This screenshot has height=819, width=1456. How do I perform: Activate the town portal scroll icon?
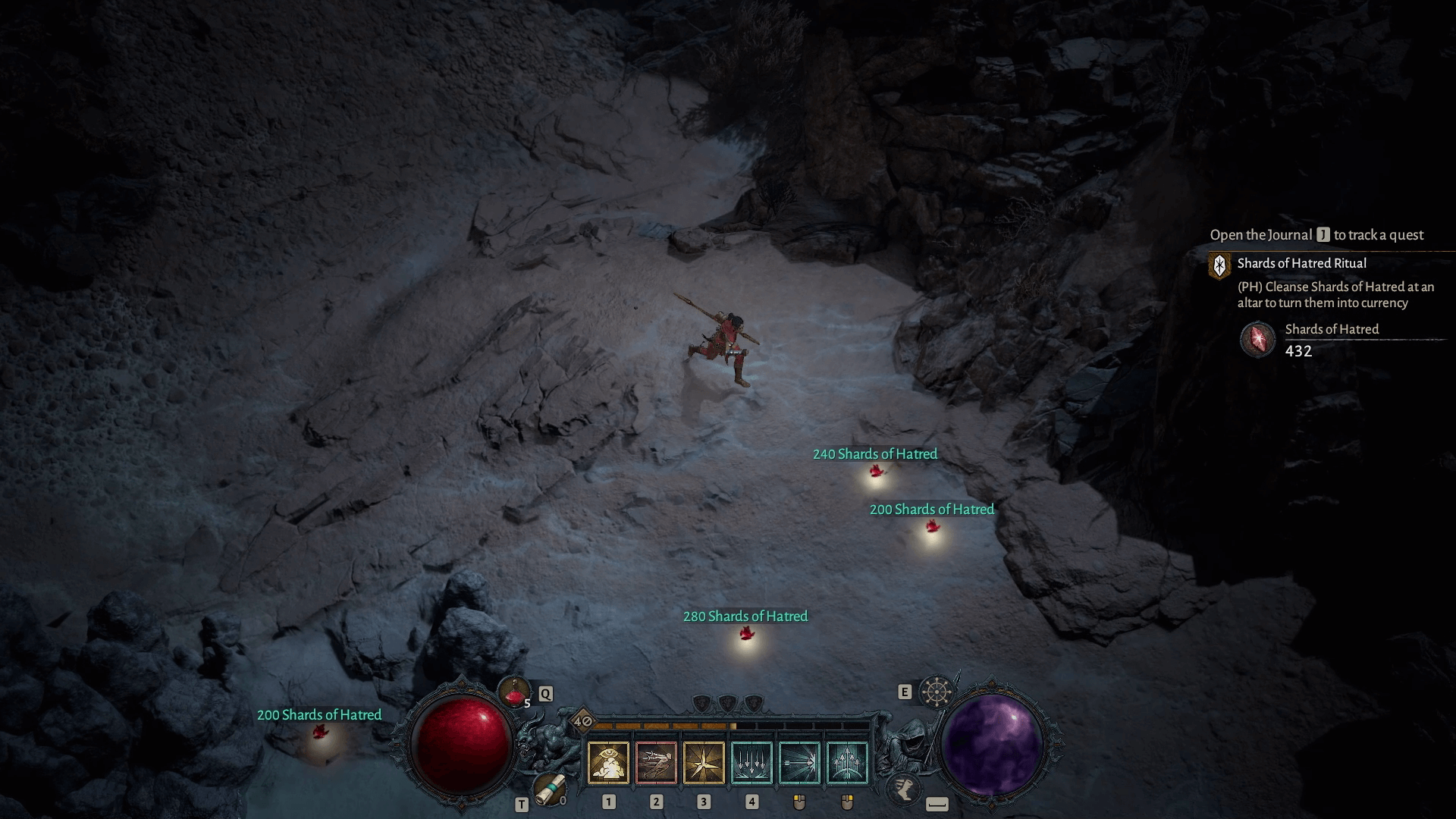click(x=549, y=789)
